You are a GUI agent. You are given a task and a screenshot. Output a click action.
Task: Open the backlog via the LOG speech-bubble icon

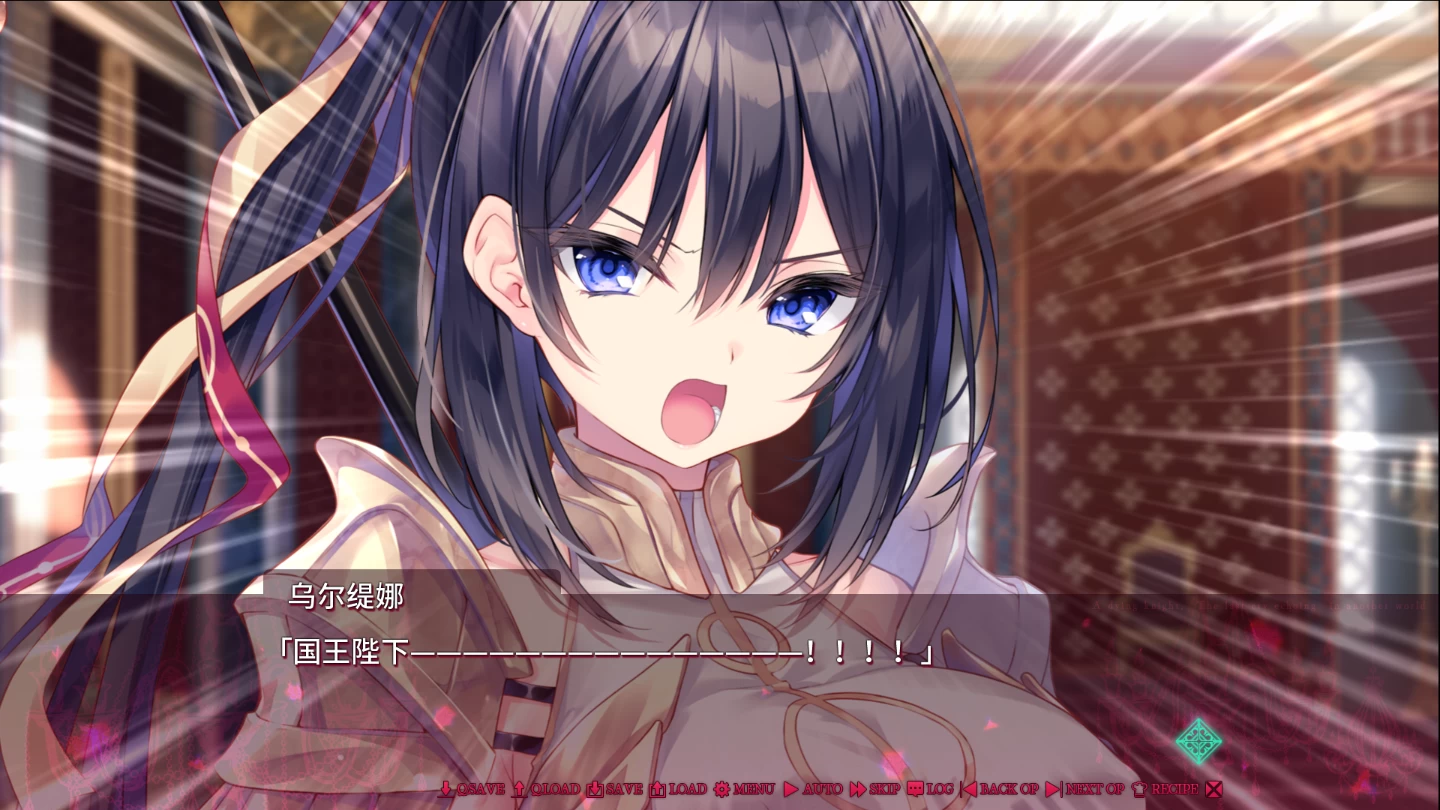coord(917,788)
